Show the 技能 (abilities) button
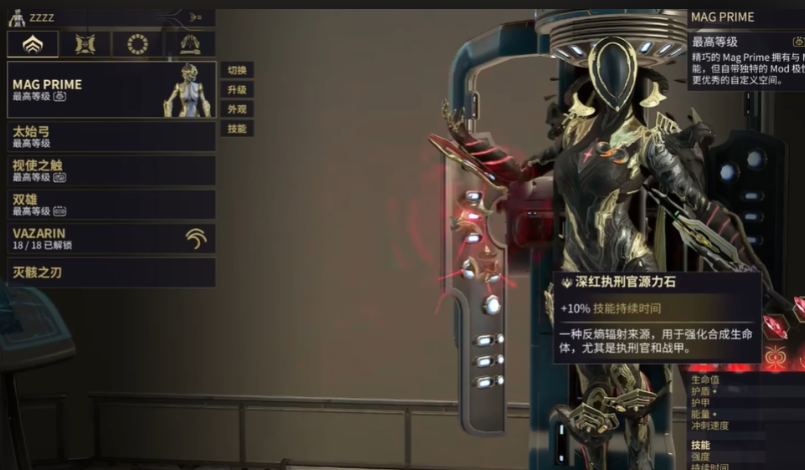The width and height of the screenshot is (805, 470). (x=237, y=128)
